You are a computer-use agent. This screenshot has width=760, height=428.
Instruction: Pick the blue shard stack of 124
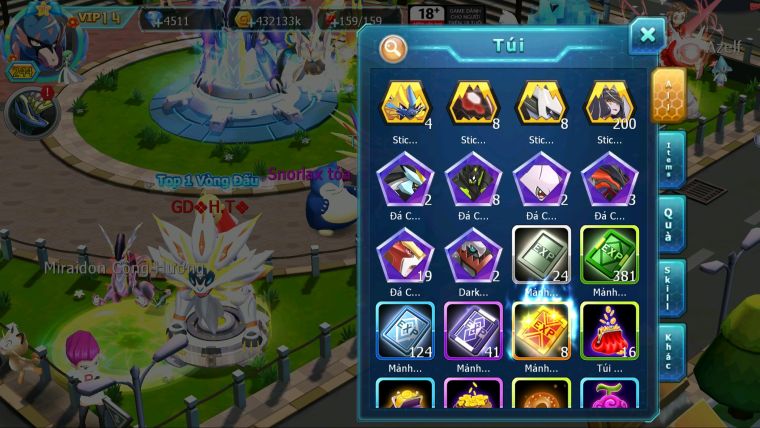click(x=404, y=329)
